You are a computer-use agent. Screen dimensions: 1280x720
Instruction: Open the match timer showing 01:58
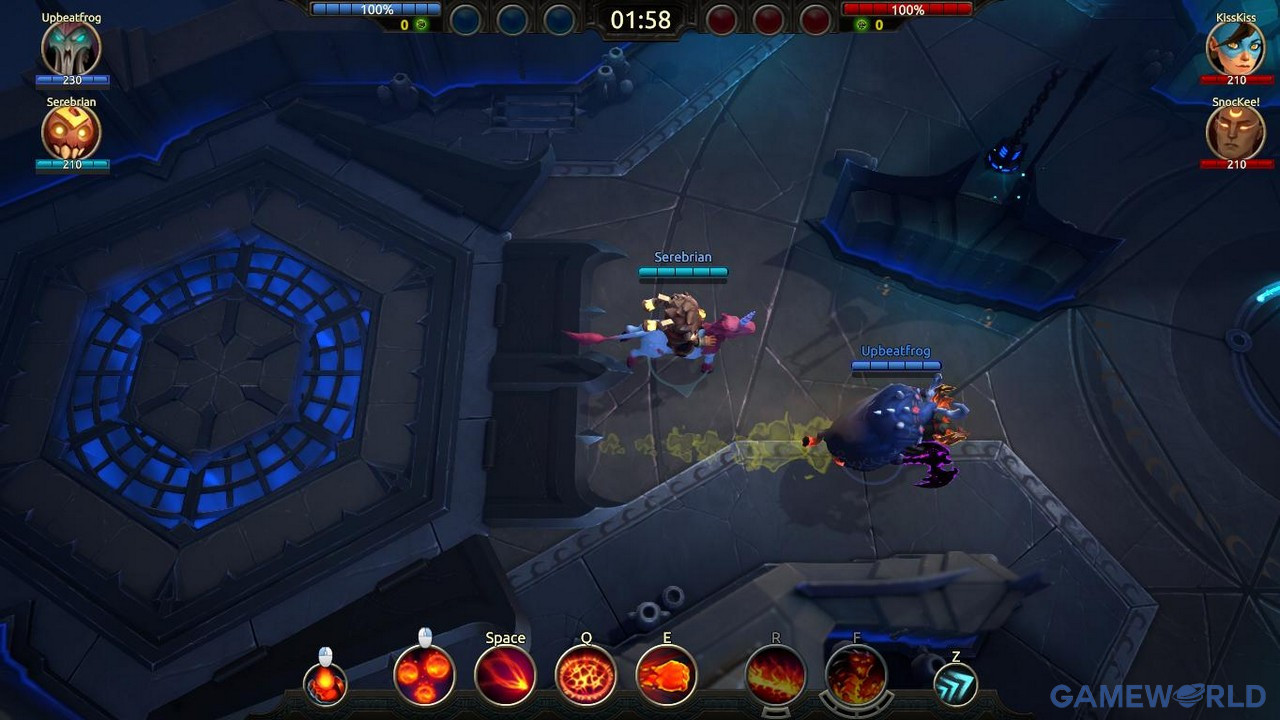(643, 19)
